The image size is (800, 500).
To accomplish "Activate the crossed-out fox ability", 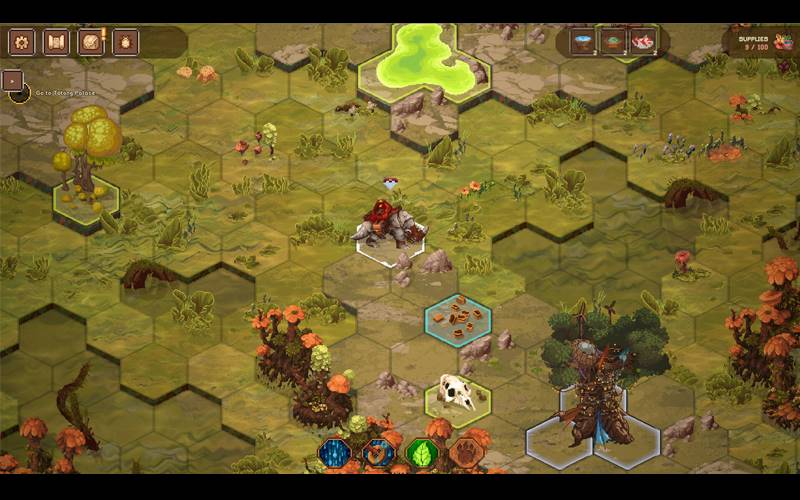I will (x=378, y=454).
